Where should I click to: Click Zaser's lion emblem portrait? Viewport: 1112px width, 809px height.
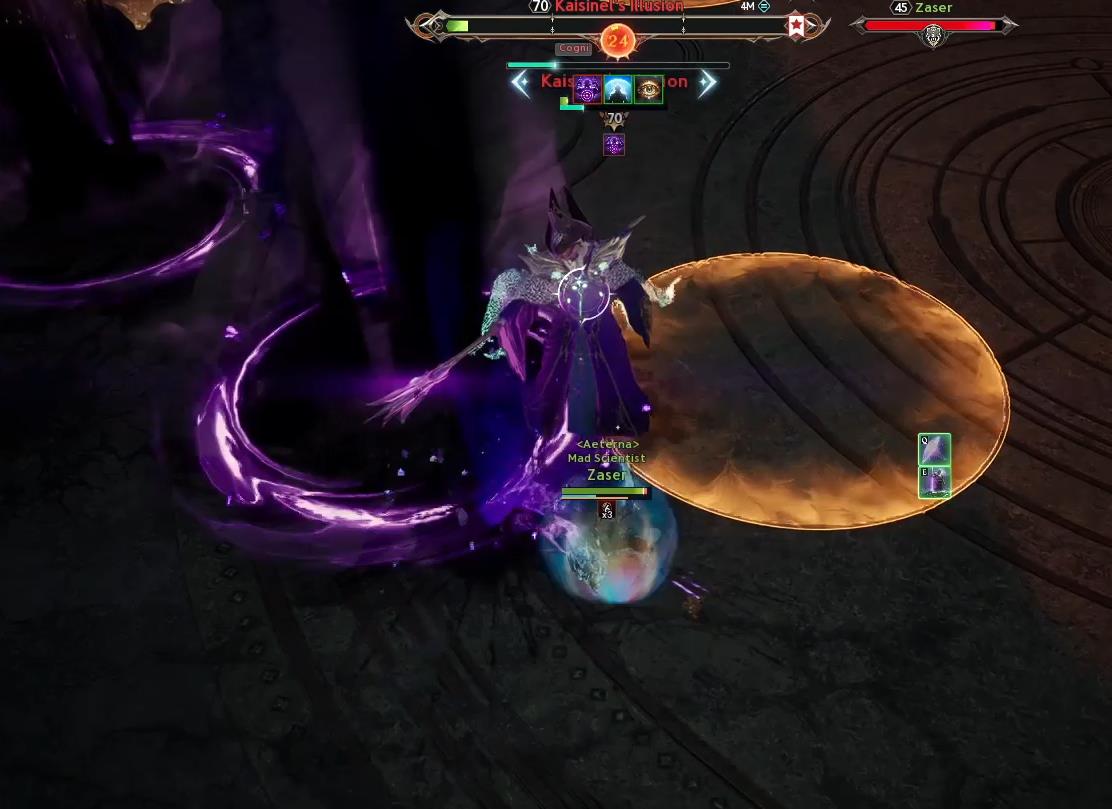(x=933, y=37)
